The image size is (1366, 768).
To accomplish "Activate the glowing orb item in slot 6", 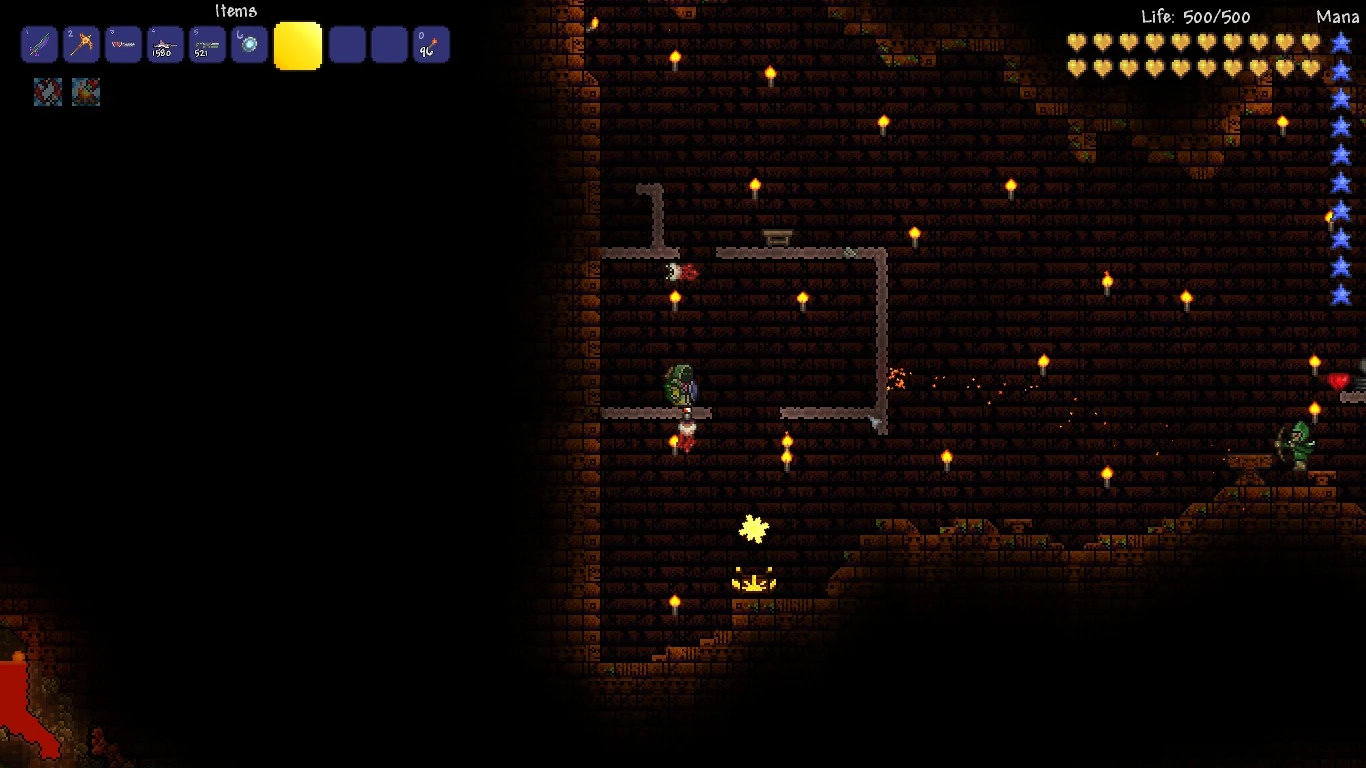I will pyautogui.click(x=249, y=44).
